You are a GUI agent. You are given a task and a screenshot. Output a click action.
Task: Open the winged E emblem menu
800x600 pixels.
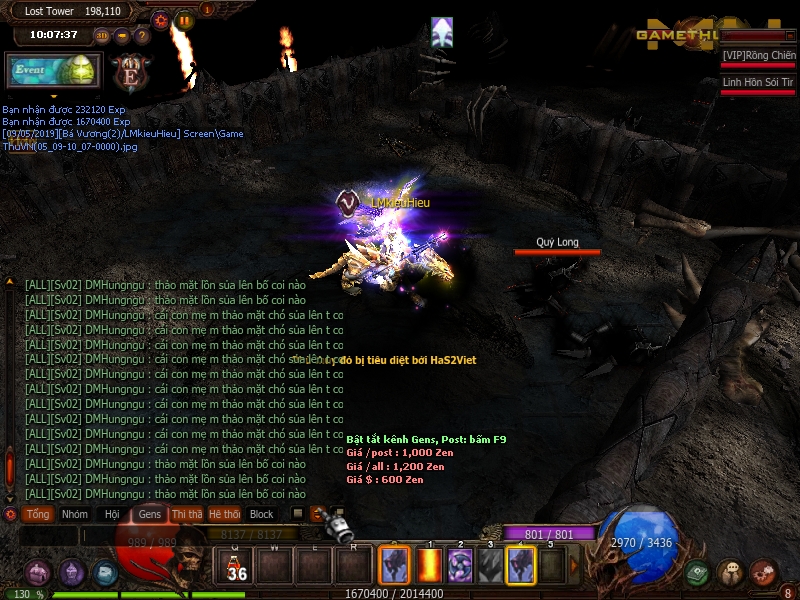[131, 72]
